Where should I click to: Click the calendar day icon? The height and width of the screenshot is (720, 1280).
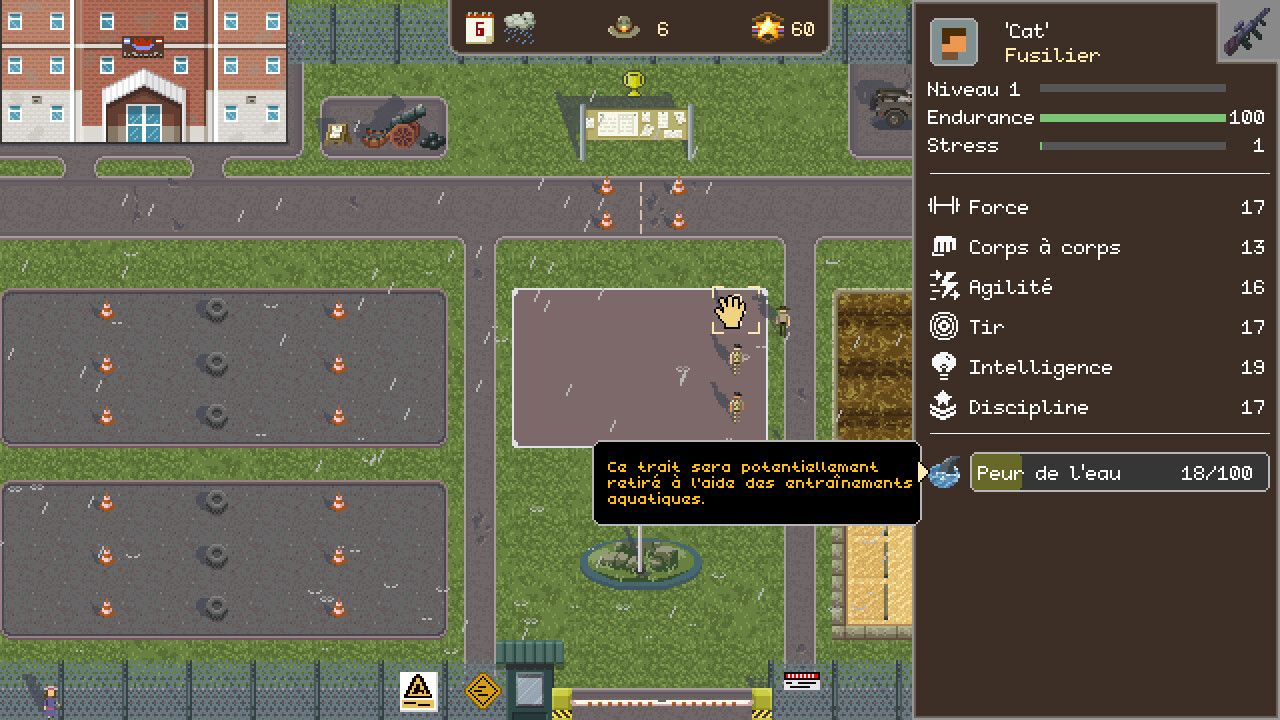(x=480, y=28)
